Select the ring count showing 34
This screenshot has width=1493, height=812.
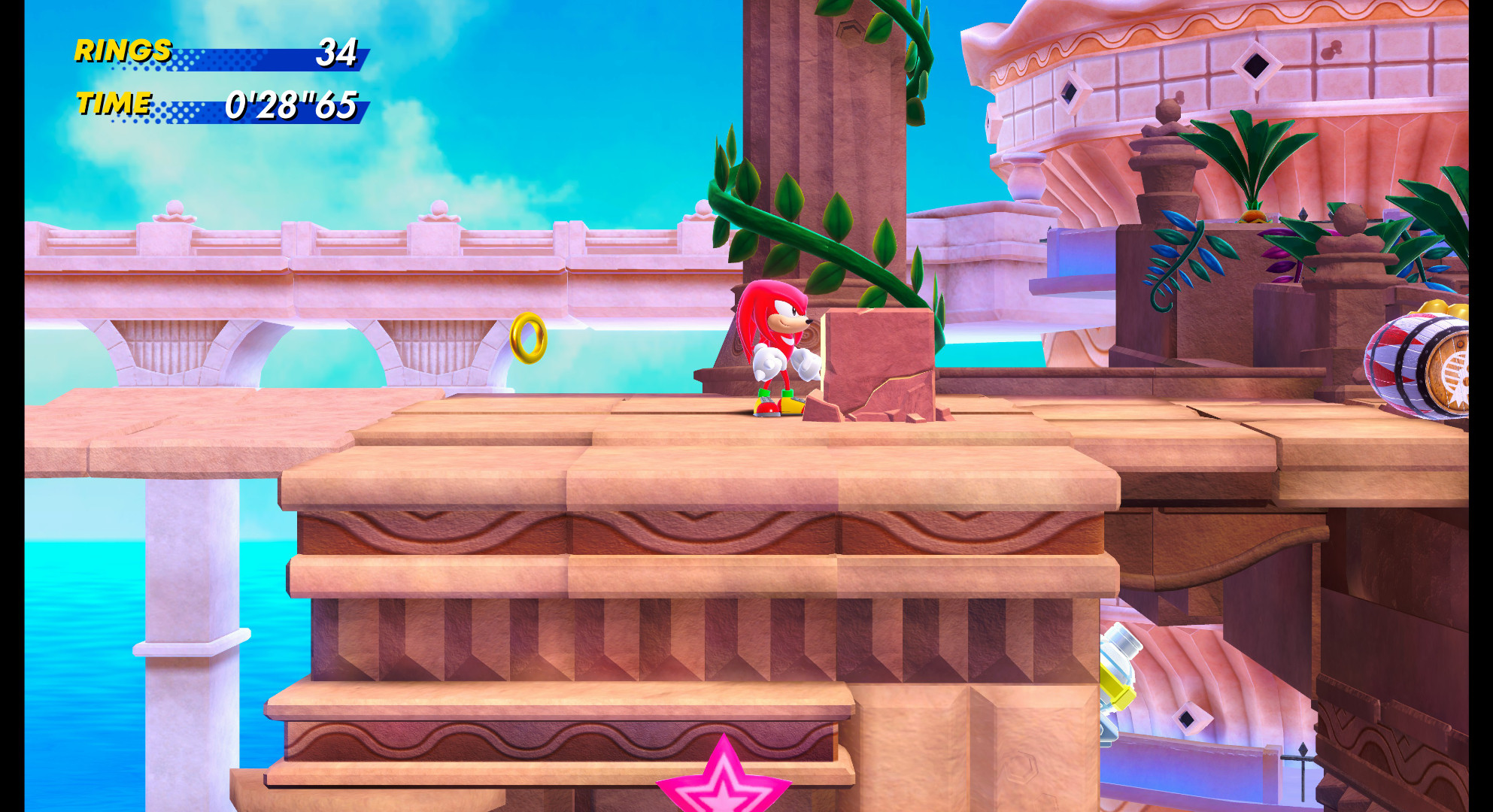338,53
